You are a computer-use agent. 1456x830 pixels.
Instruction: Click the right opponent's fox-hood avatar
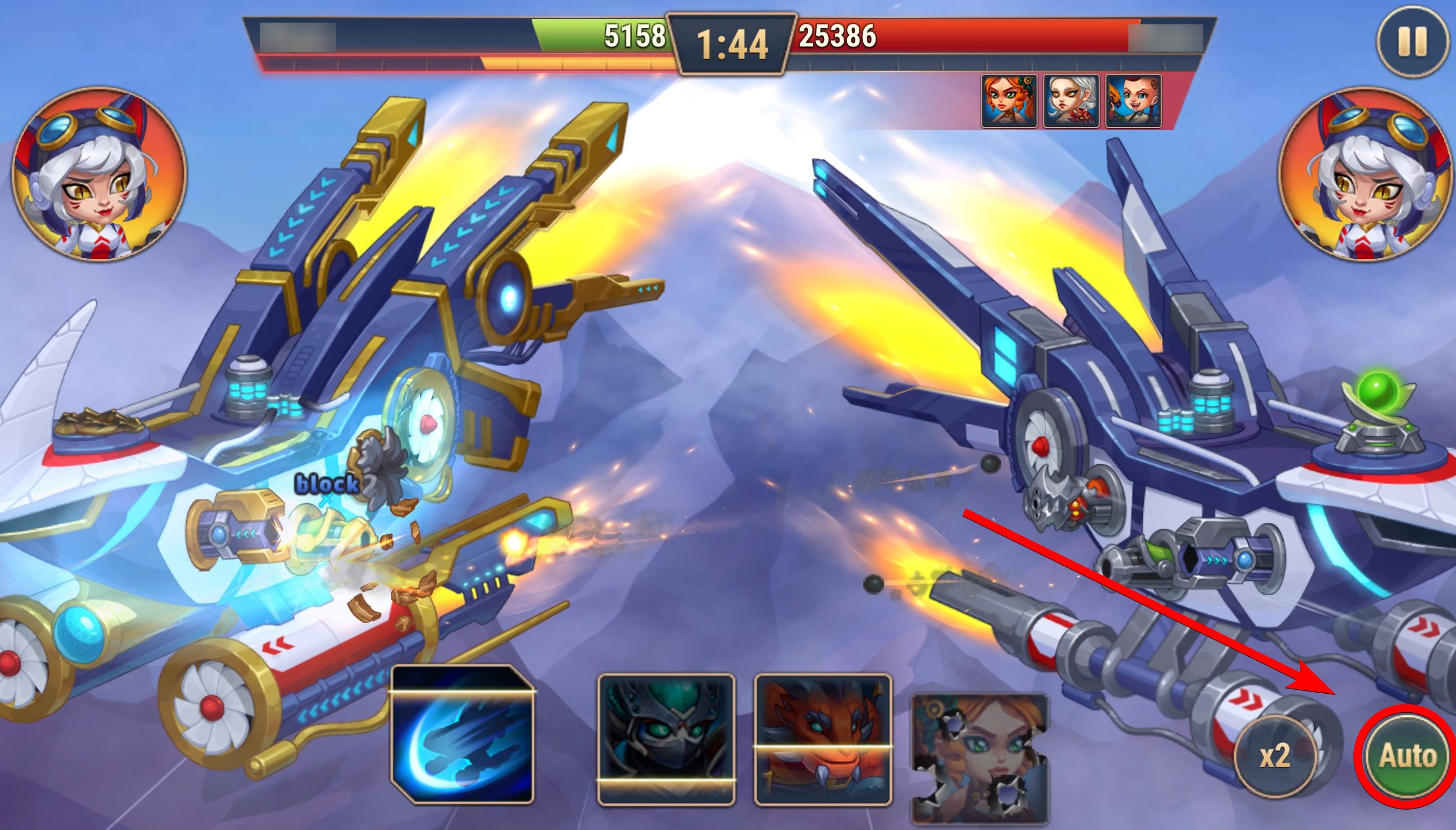1364,175
